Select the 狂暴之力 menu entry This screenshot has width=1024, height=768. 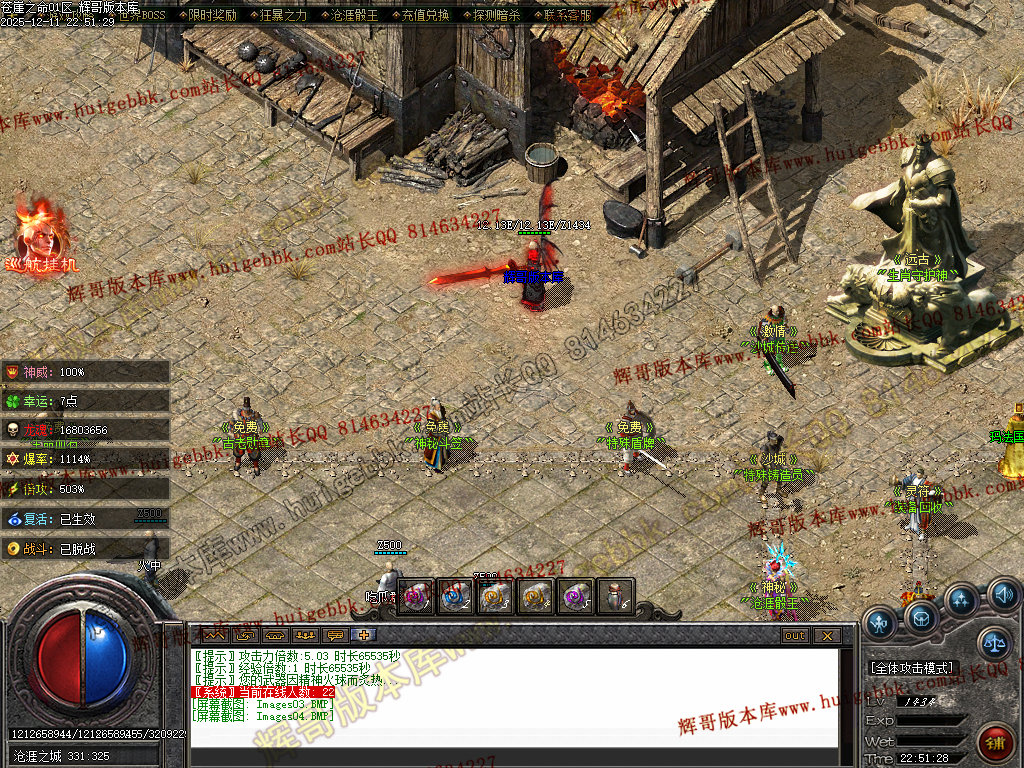[284, 15]
